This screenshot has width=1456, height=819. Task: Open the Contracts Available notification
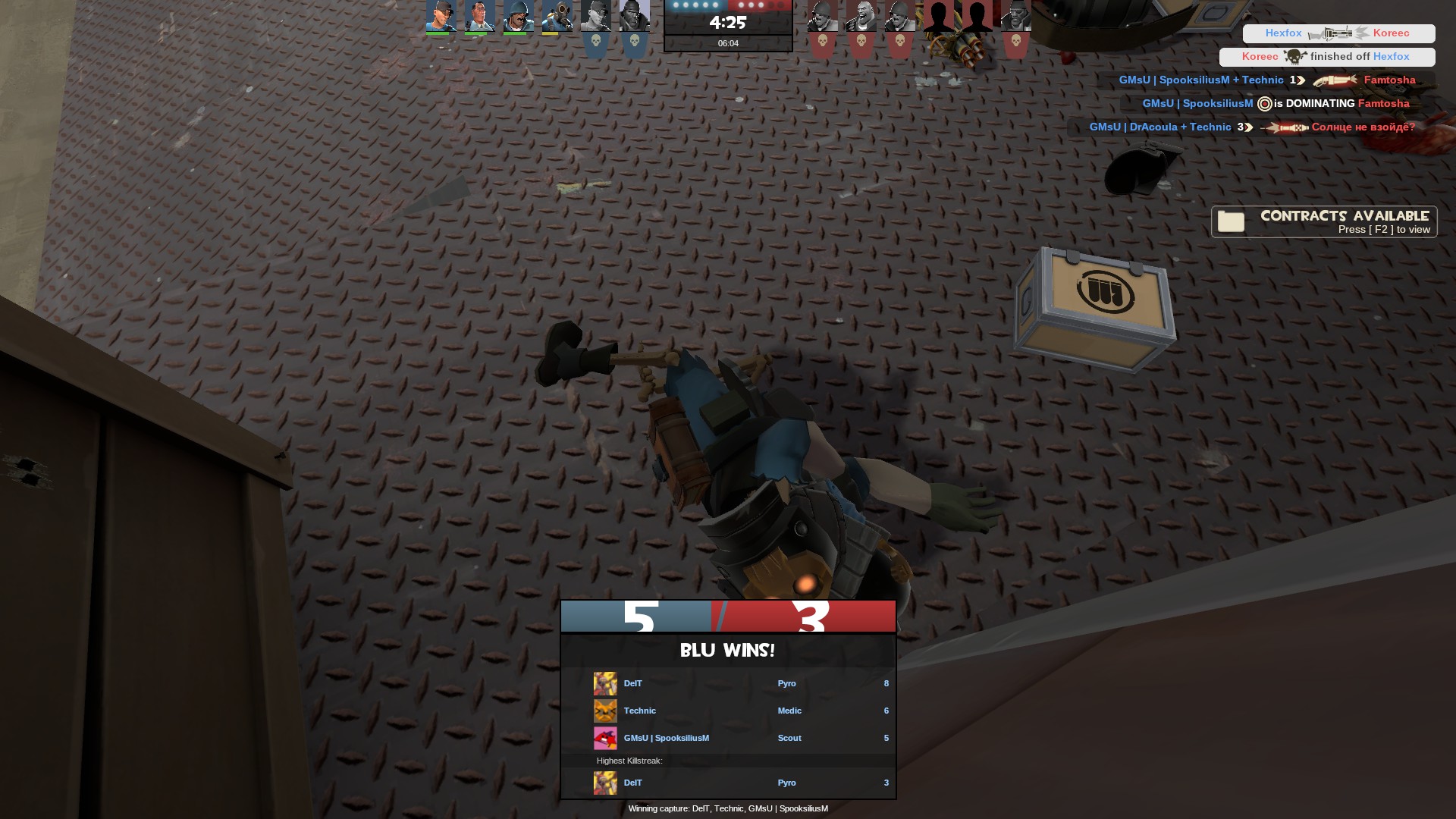(x=1324, y=221)
